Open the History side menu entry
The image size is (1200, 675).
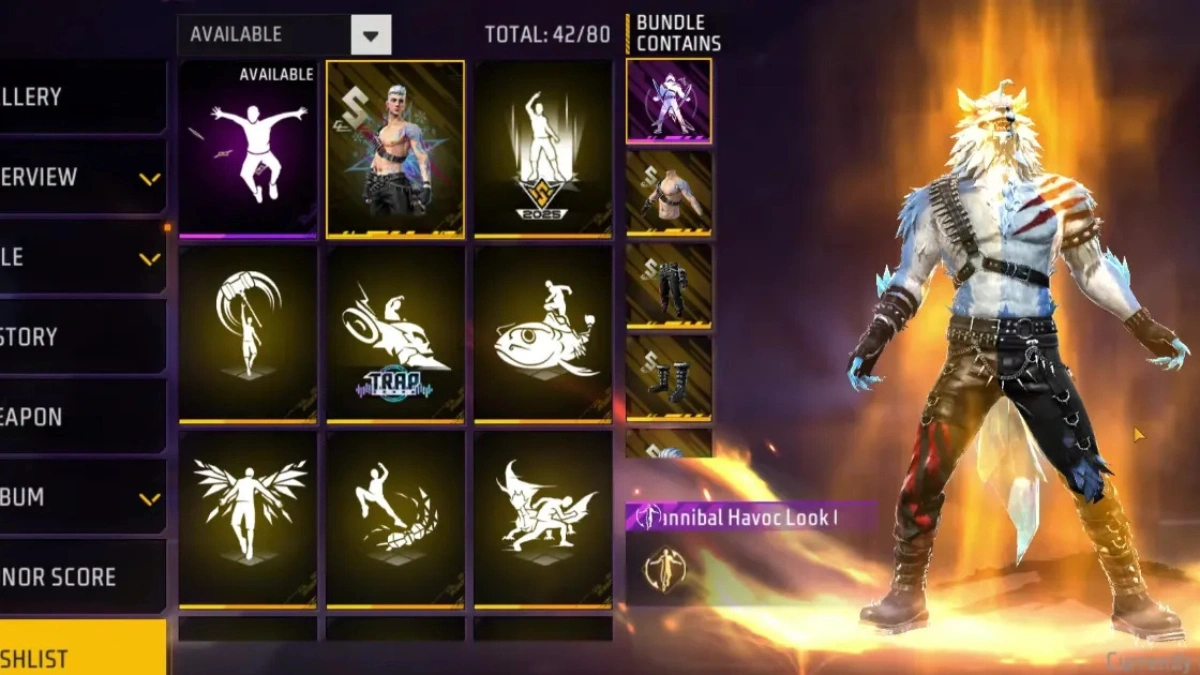(82, 337)
